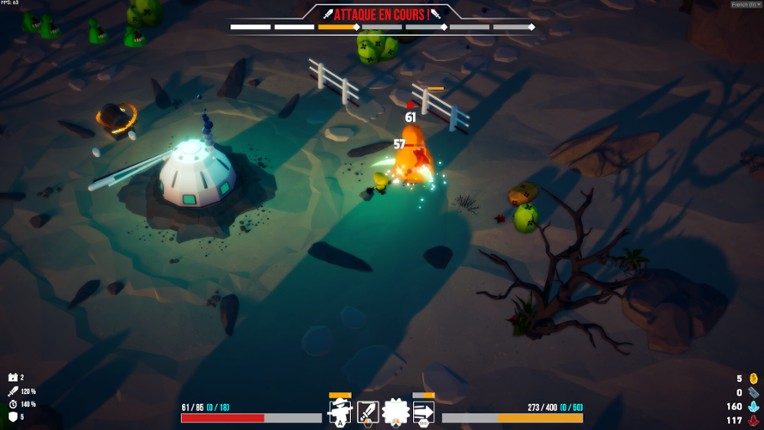Use the dash arrow ability
764x430 pixels.
tap(423, 412)
